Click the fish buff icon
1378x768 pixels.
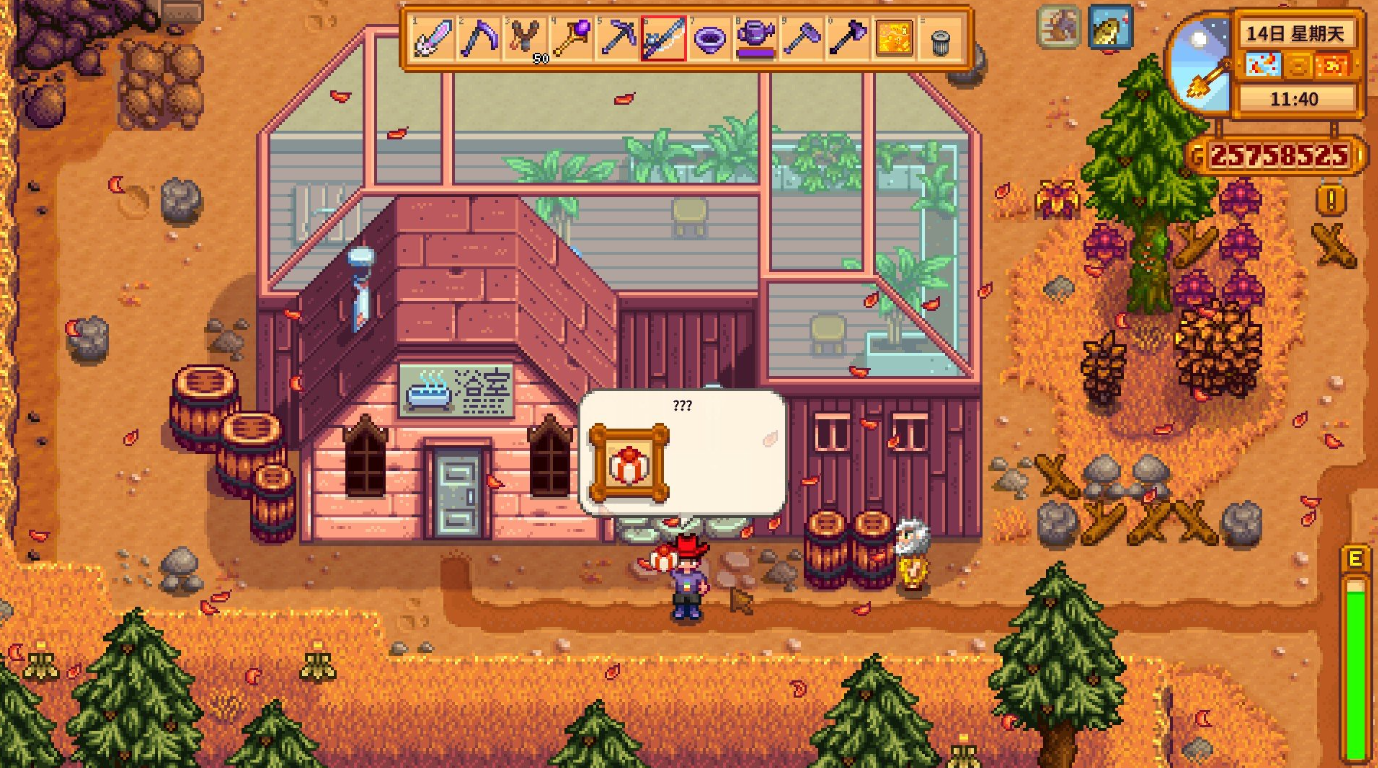coord(1110,26)
